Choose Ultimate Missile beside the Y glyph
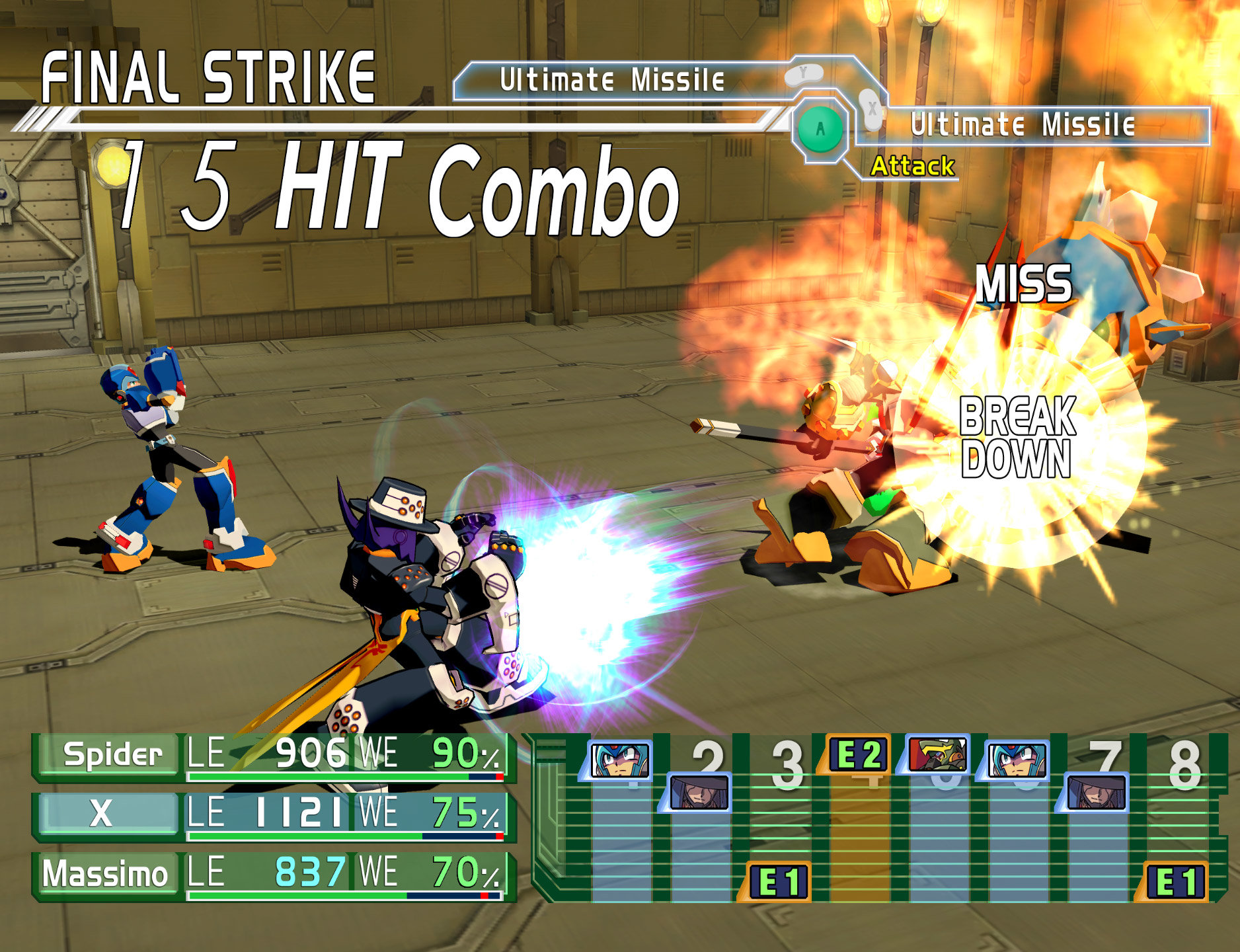This screenshot has width=1240, height=952. coord(612,81)
